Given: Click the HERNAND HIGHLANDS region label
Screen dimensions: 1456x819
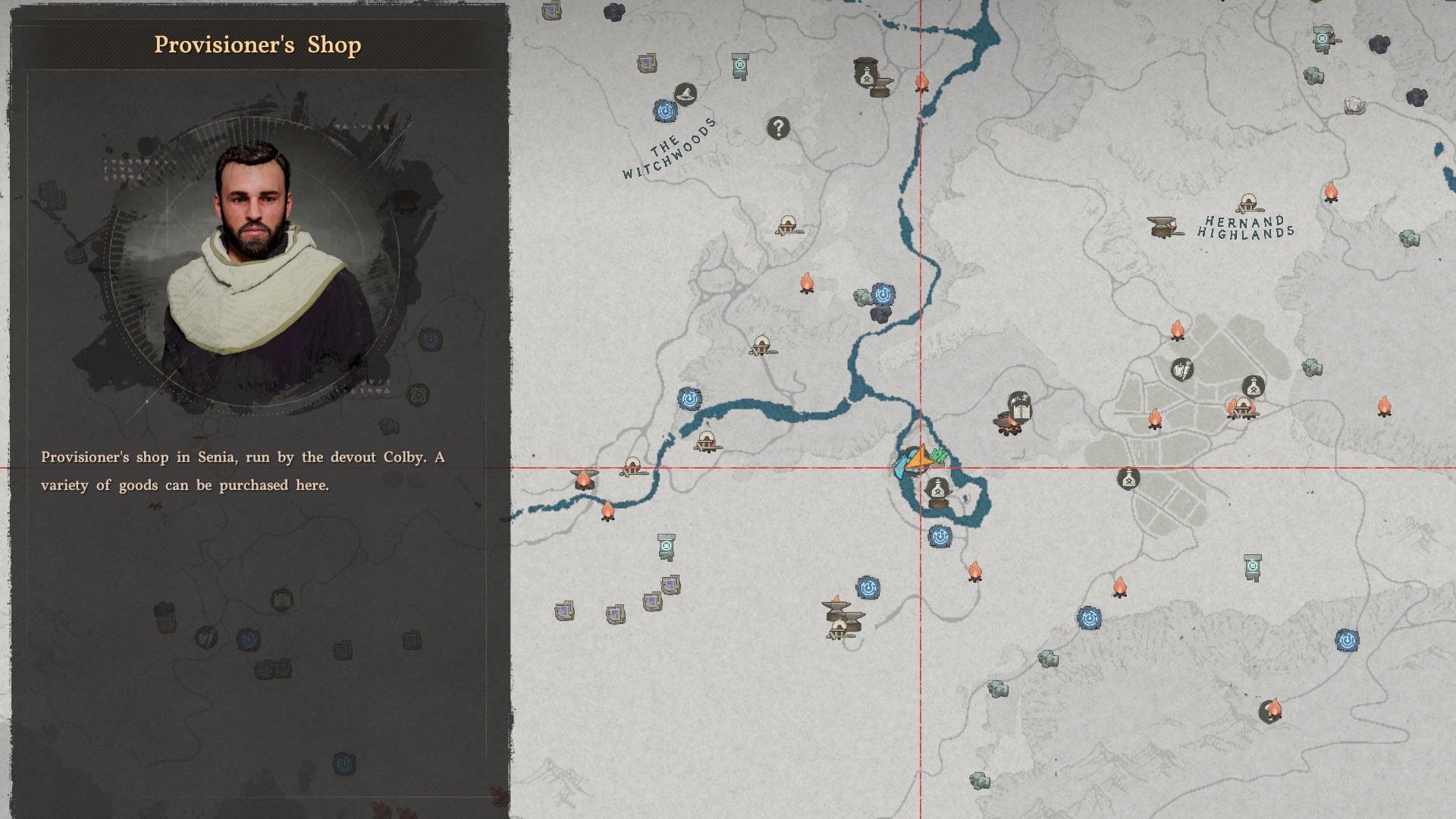Looking at the screenshot, I should (x=1247, y=227).
